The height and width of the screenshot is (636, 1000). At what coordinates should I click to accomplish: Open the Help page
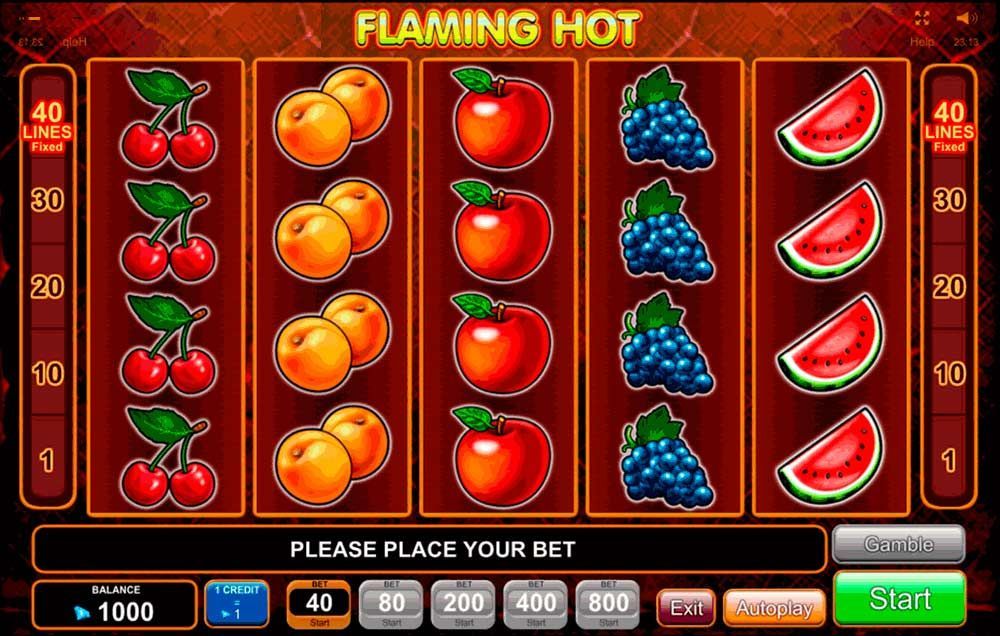[921, 42]
